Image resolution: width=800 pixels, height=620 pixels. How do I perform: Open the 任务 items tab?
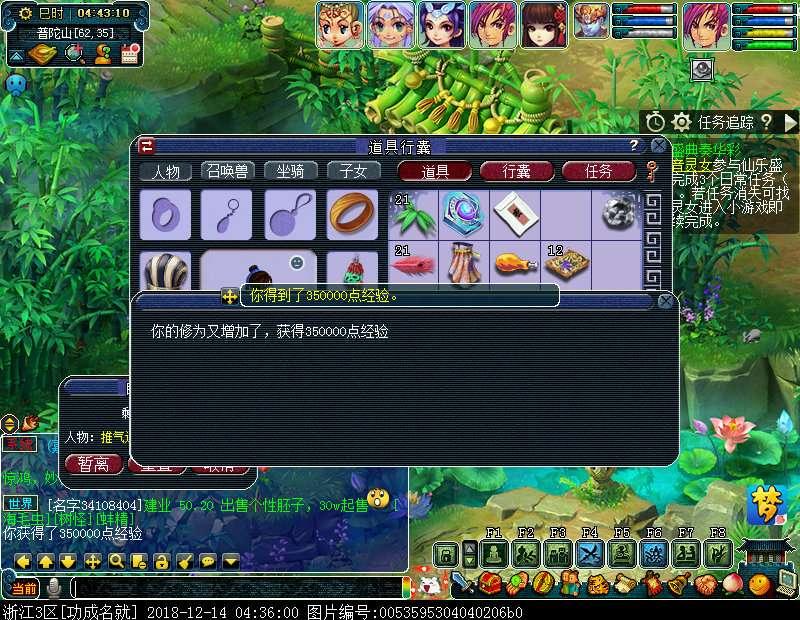[597, 171]
